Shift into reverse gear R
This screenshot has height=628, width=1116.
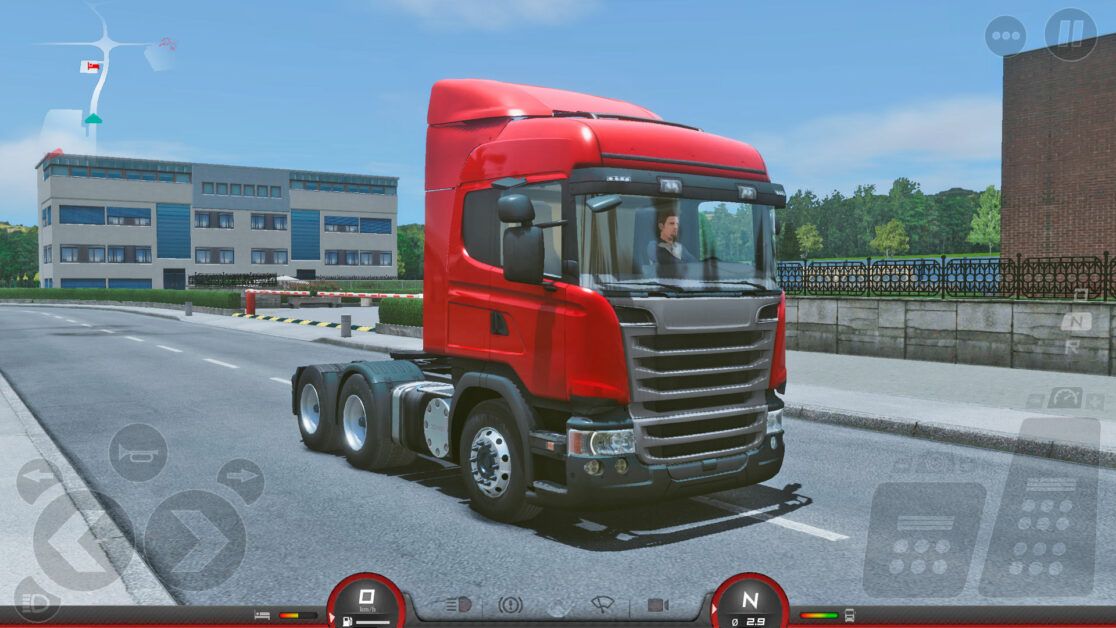[1072, 347]
